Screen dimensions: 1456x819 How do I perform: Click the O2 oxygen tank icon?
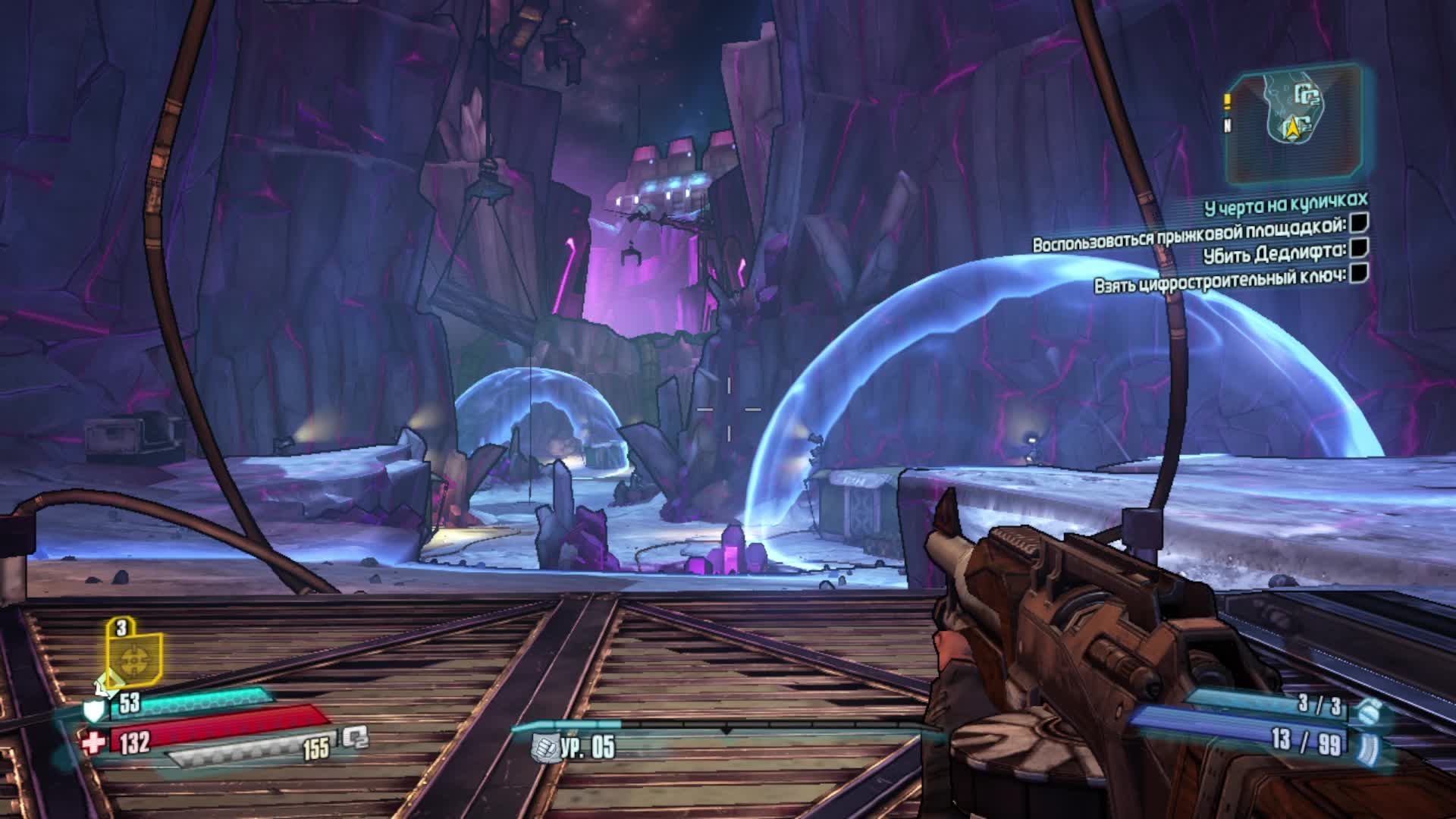pyautogui.click(x=354, y=736)
